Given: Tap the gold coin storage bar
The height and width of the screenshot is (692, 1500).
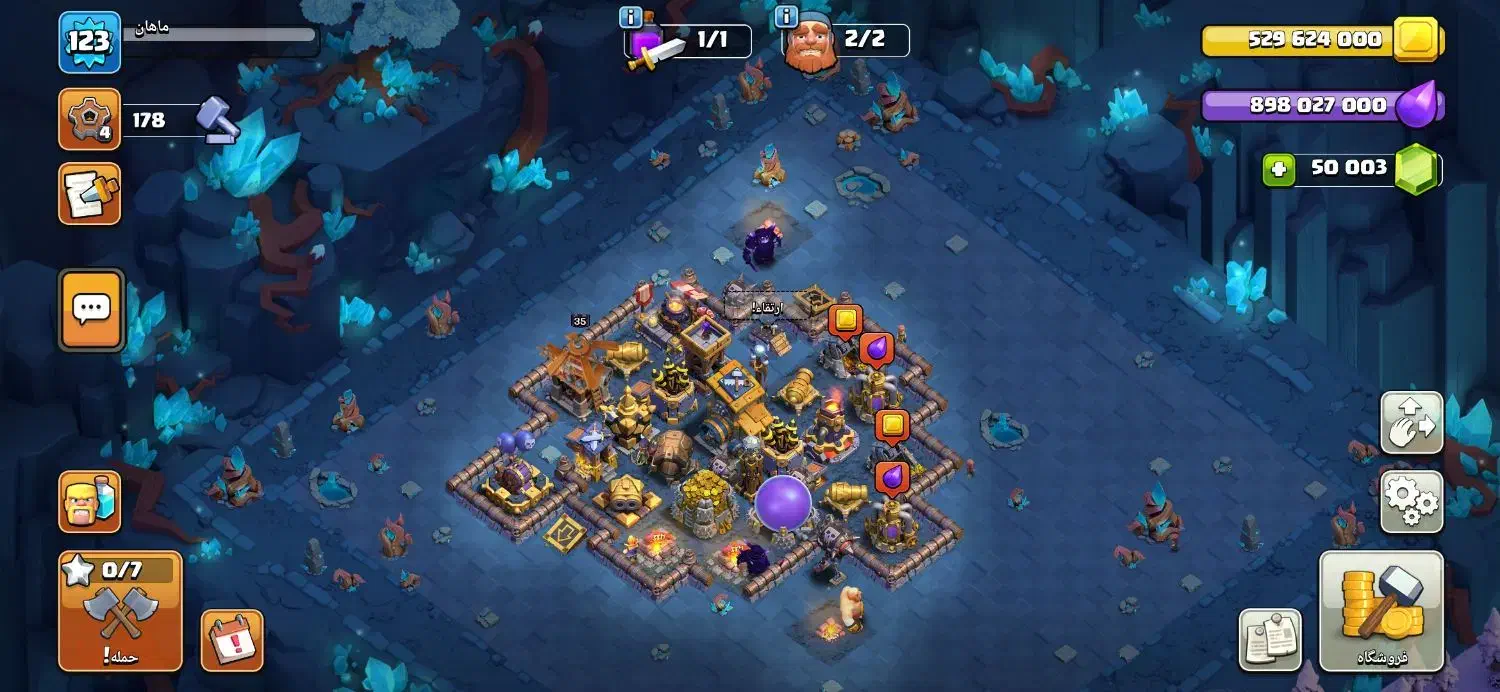Looking at the screenshot, I should [1318, 40].
